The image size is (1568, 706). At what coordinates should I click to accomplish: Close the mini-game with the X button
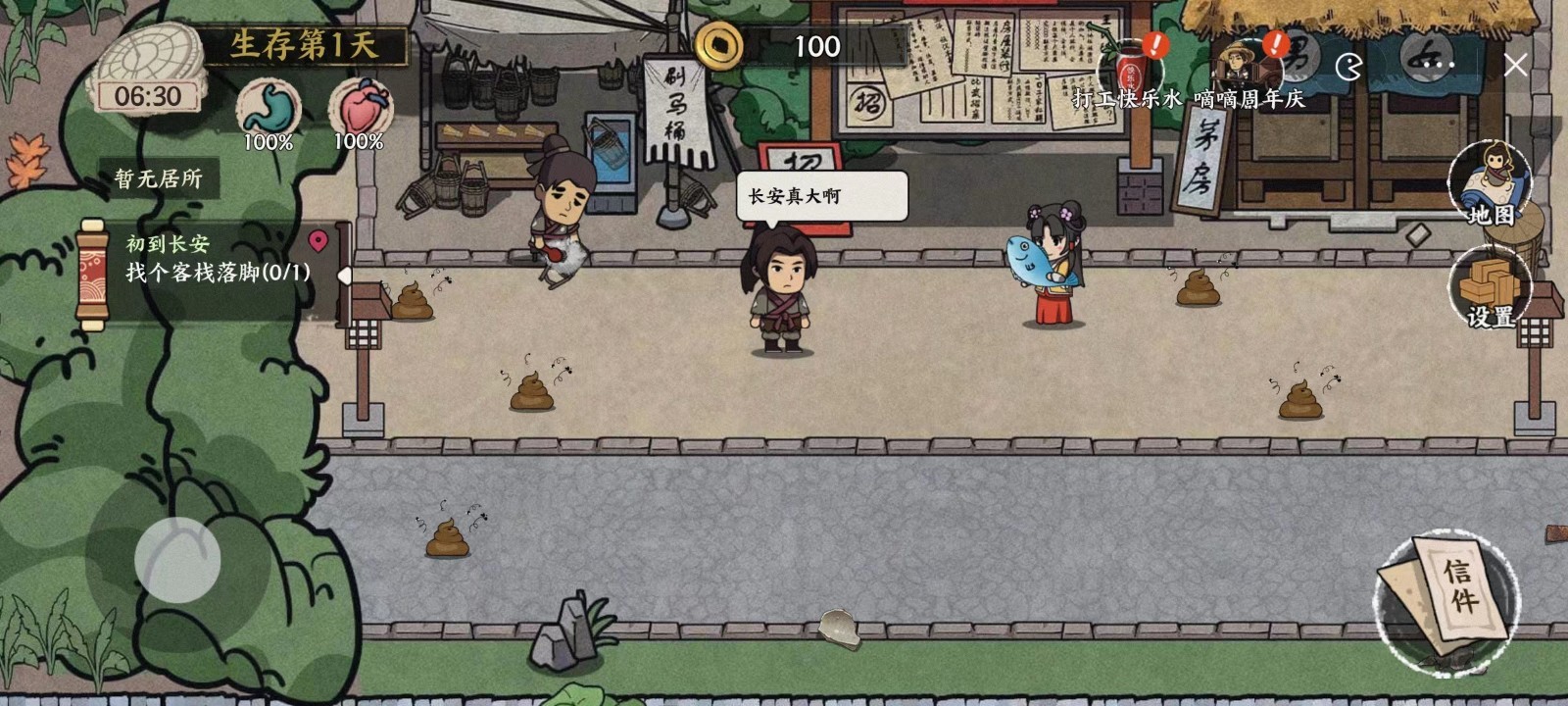(1515, 66)
